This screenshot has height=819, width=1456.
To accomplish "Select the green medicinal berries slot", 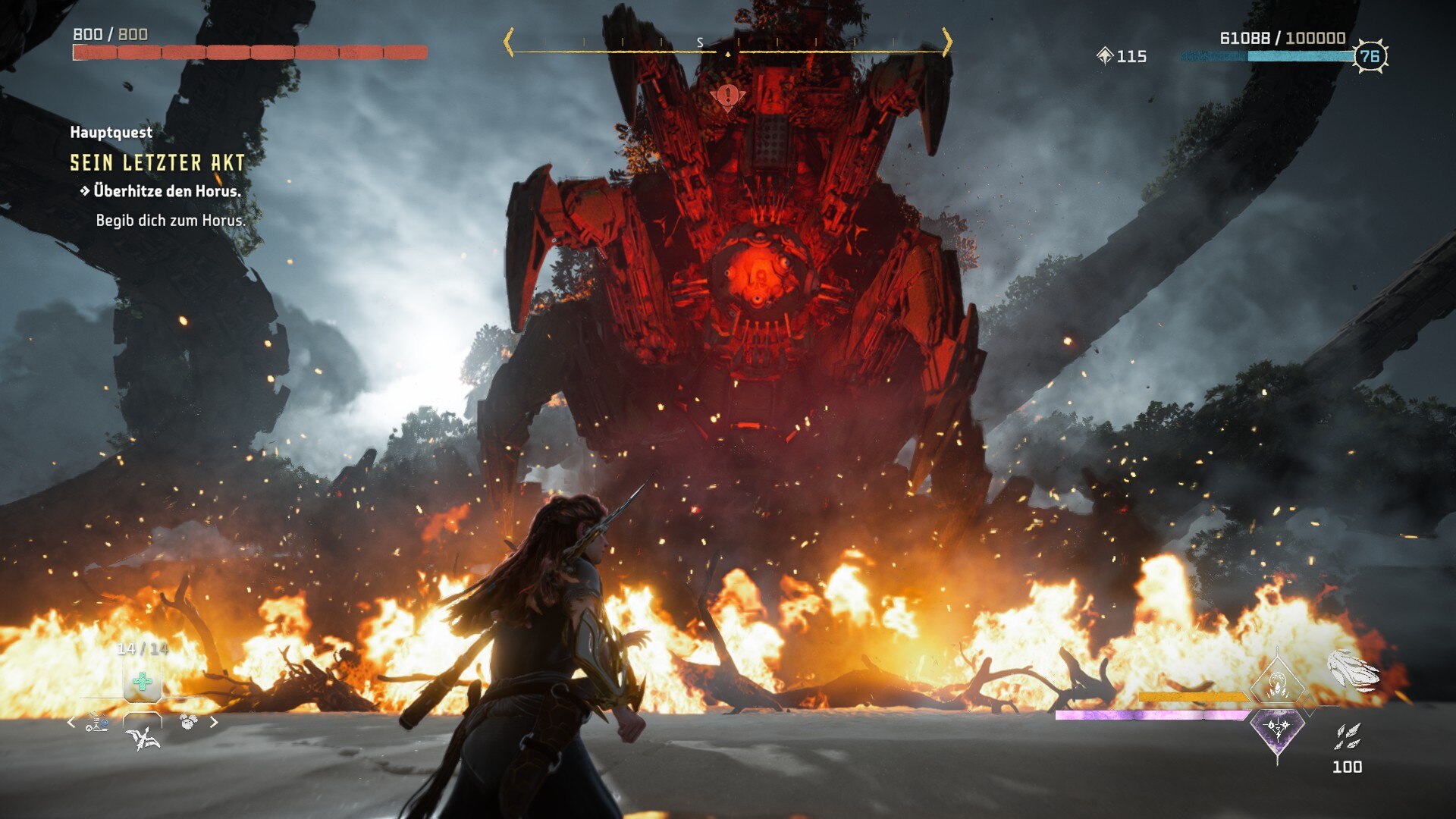I will [x=142, y=681].
